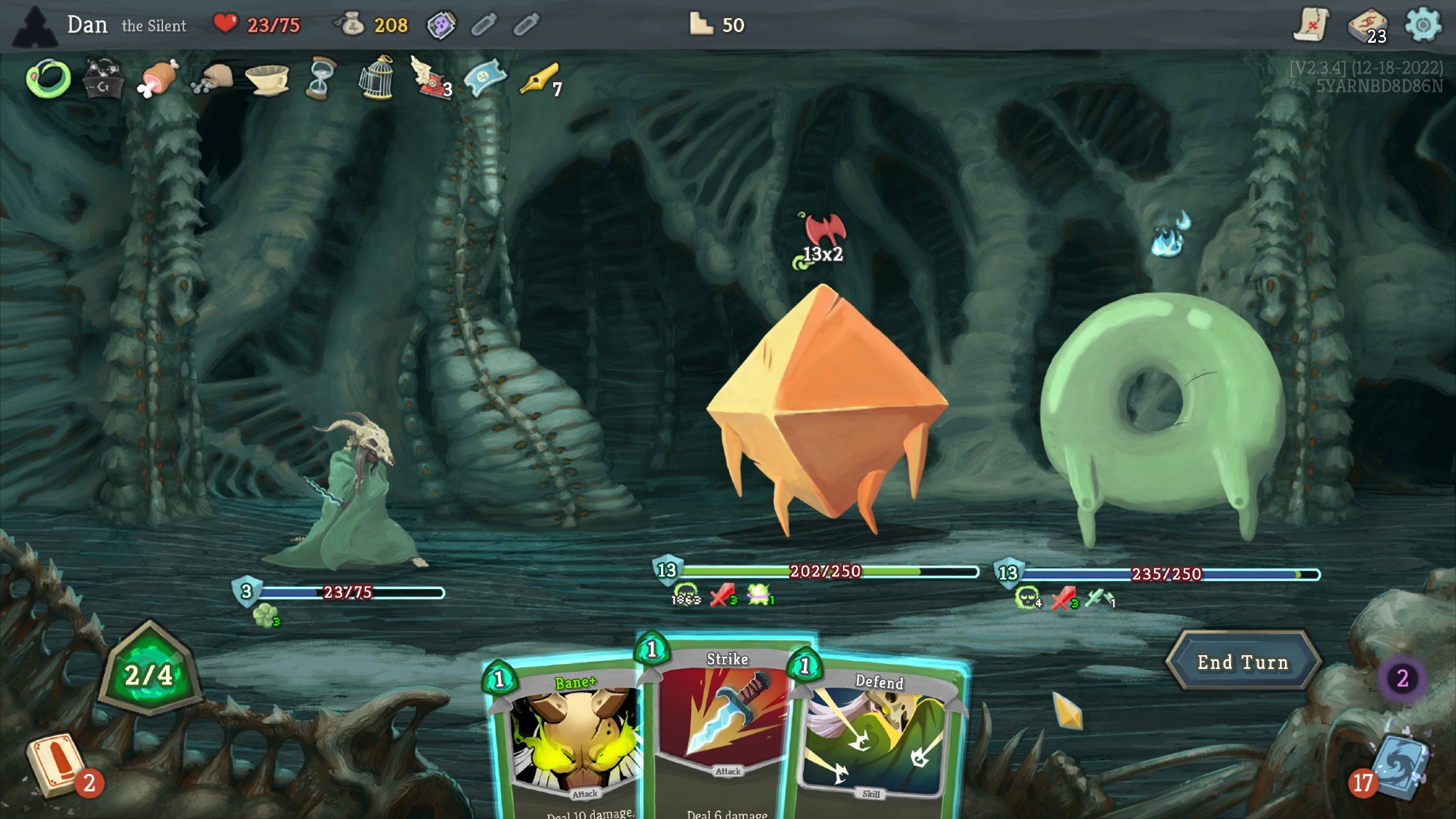Inspect the hourglass relic

pos(321,79)
